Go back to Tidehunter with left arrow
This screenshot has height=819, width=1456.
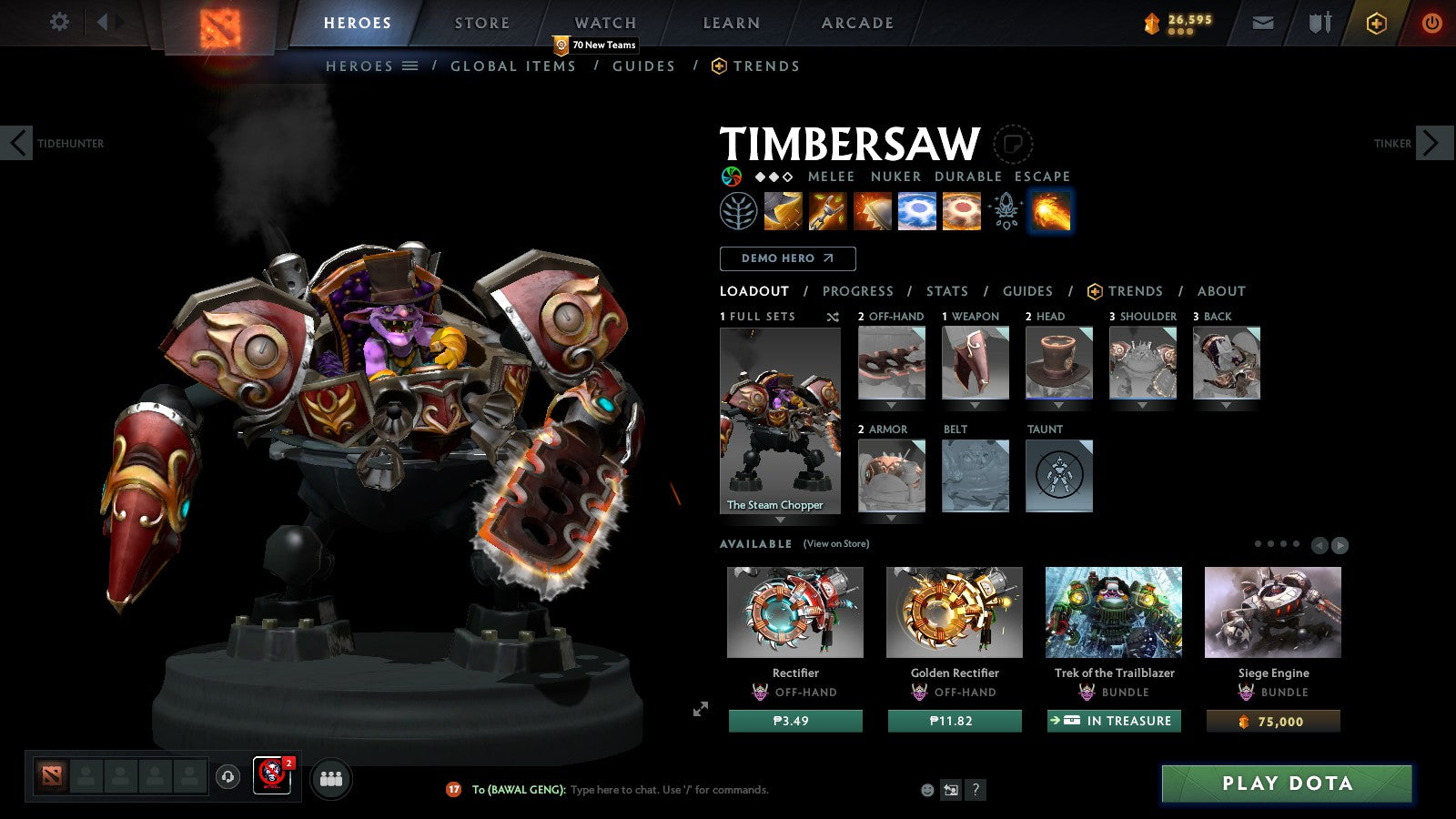point(15,143)
